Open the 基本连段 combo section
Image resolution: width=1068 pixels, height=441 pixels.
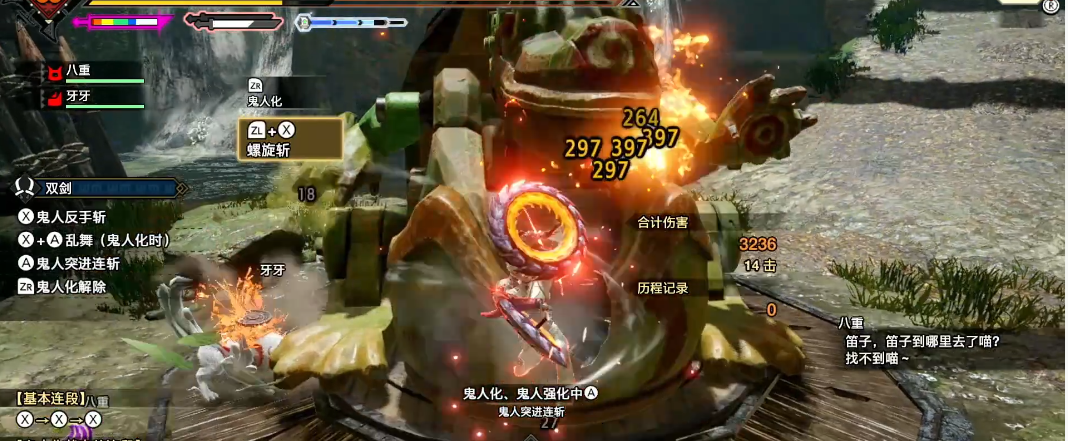coord(47,398)
